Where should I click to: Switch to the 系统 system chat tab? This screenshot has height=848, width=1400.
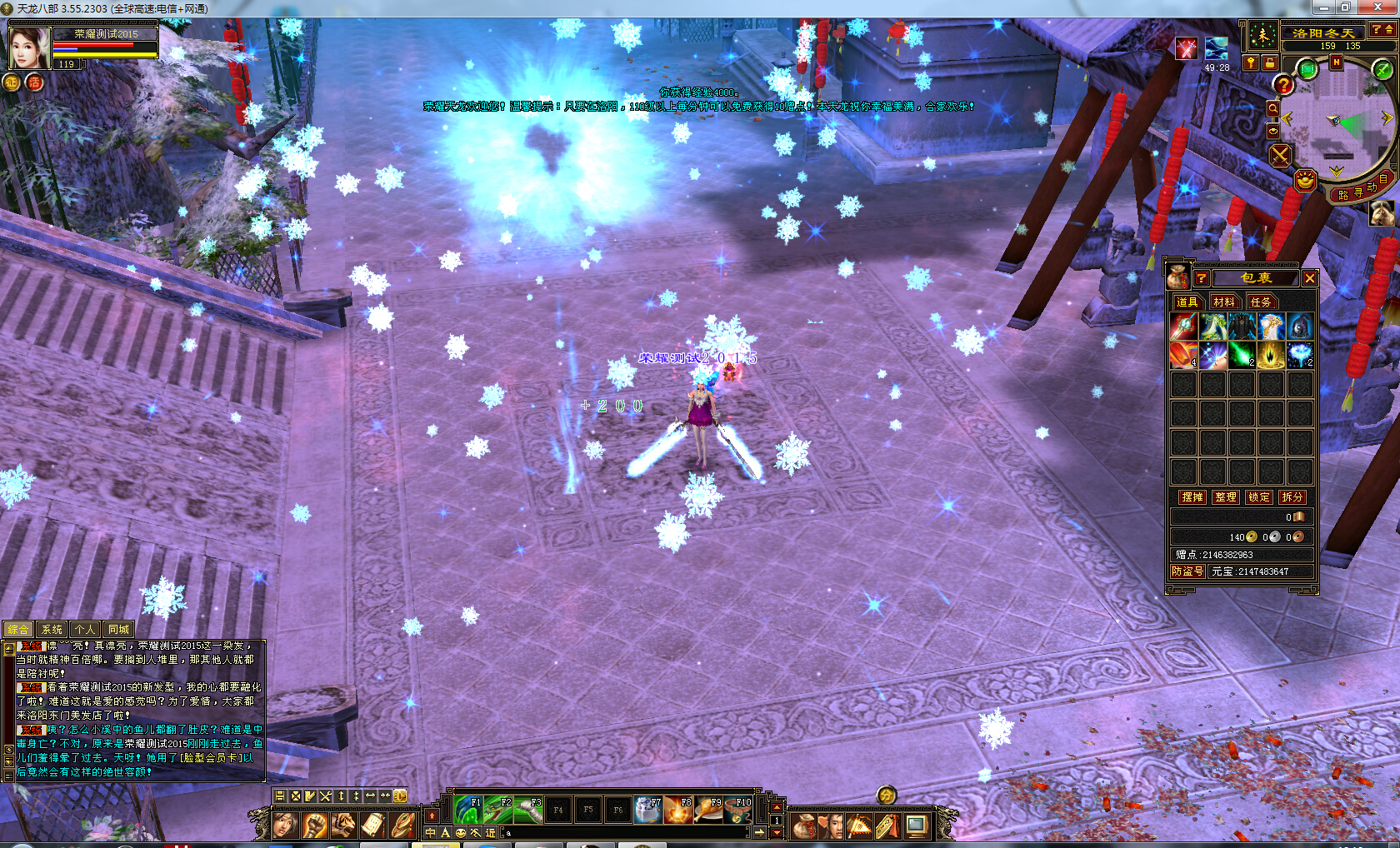pyautogui.click(x=52, y=630)
